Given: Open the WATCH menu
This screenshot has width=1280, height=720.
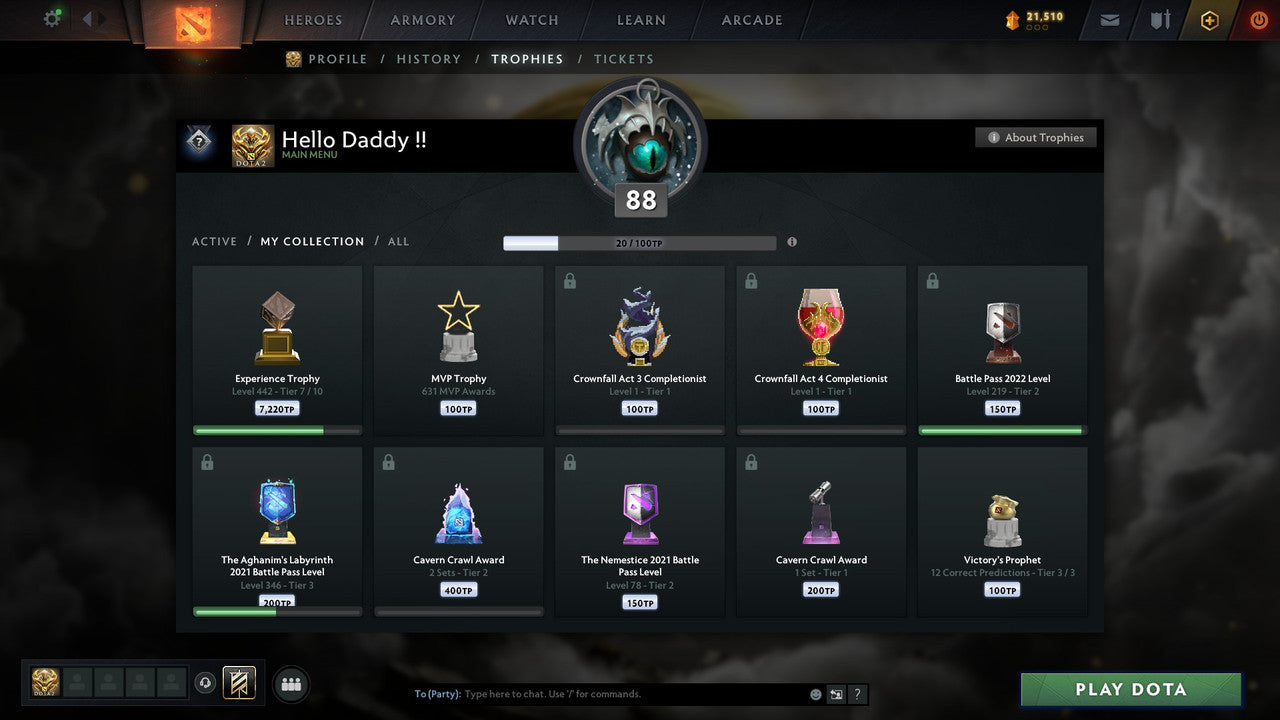Looking at the screenshot, I should (531, 20).
